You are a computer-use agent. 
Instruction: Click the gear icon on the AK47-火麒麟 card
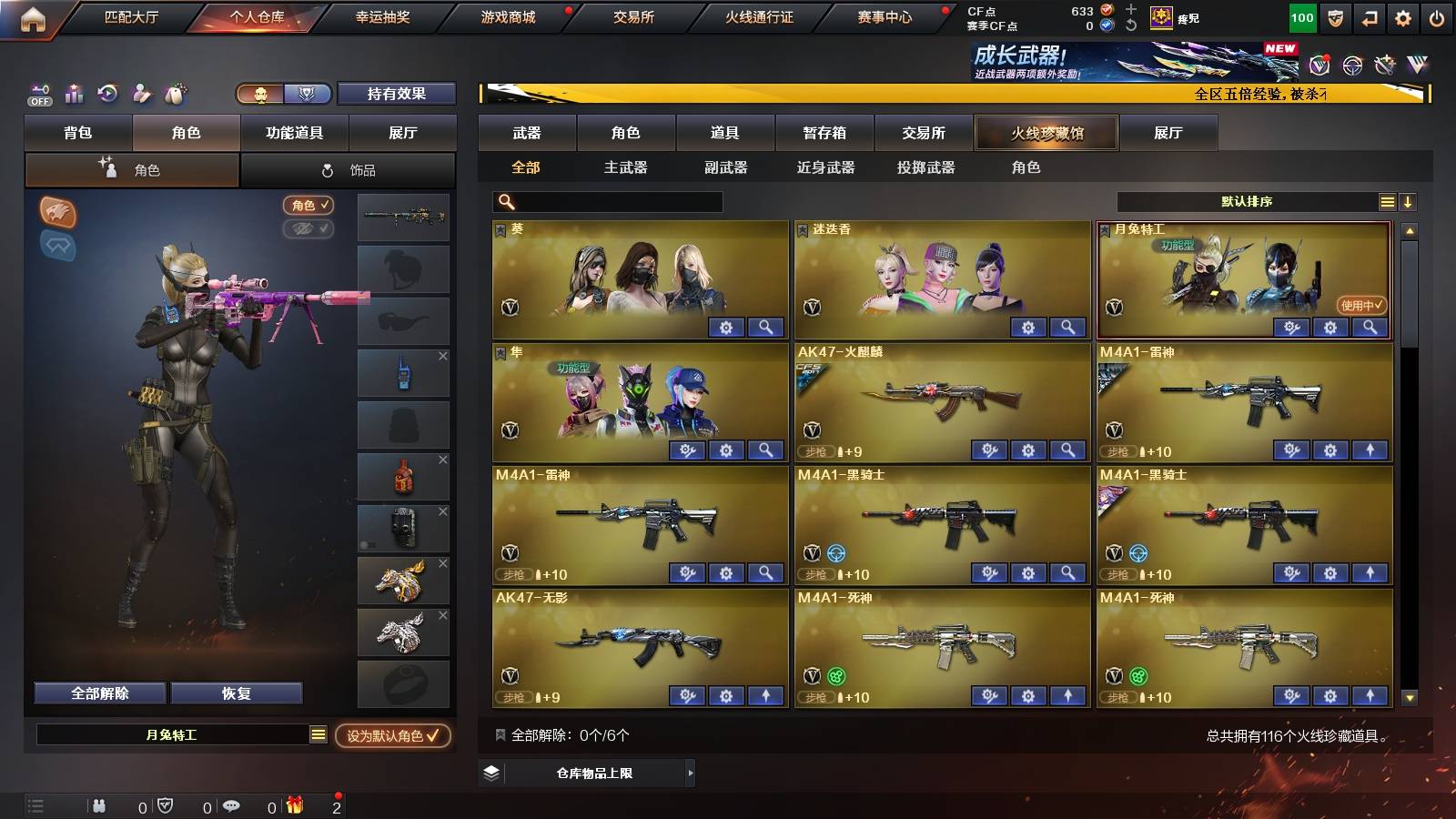(x=1027, y=450)
